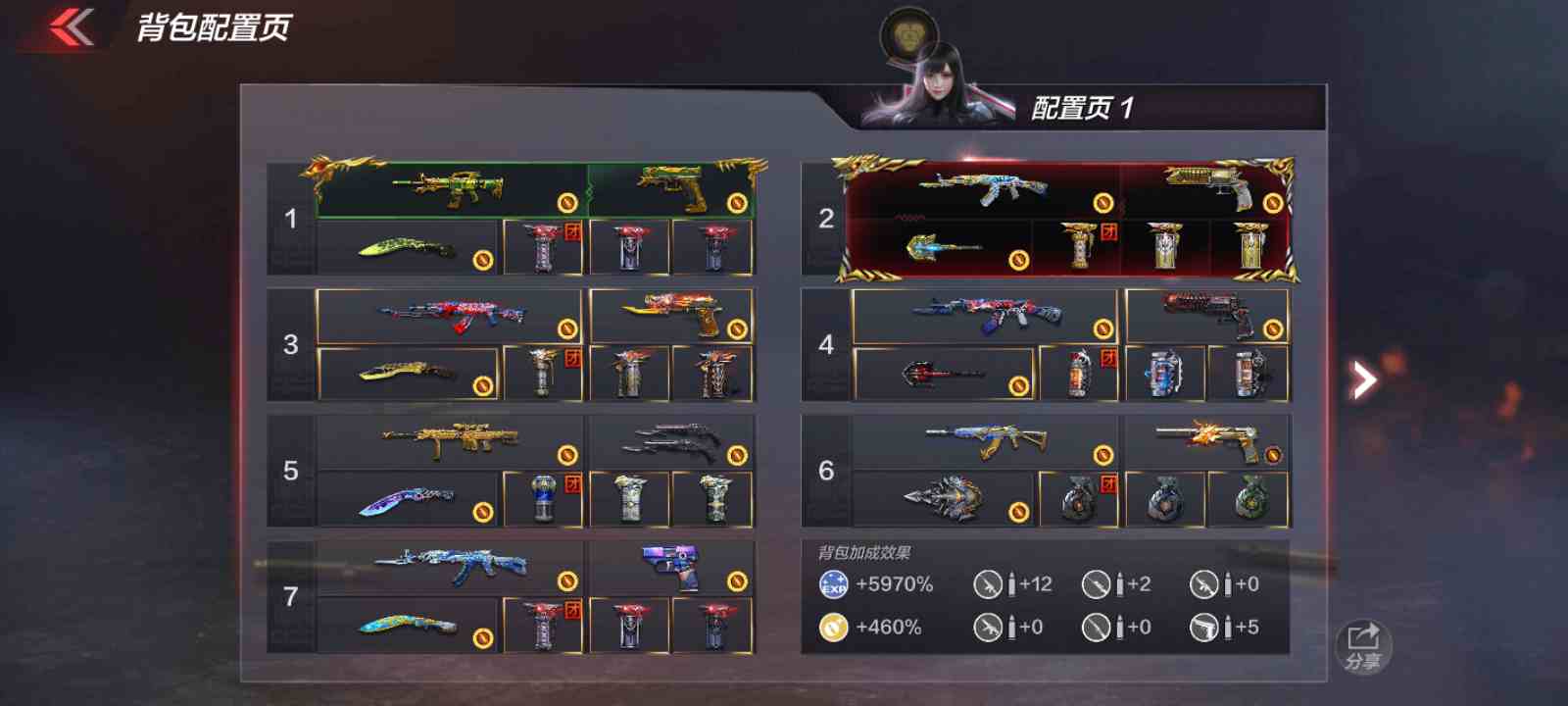This screenshot has height=706, width=1568.
Task: Click the number 7 backpack slot label
Action: 289,596
